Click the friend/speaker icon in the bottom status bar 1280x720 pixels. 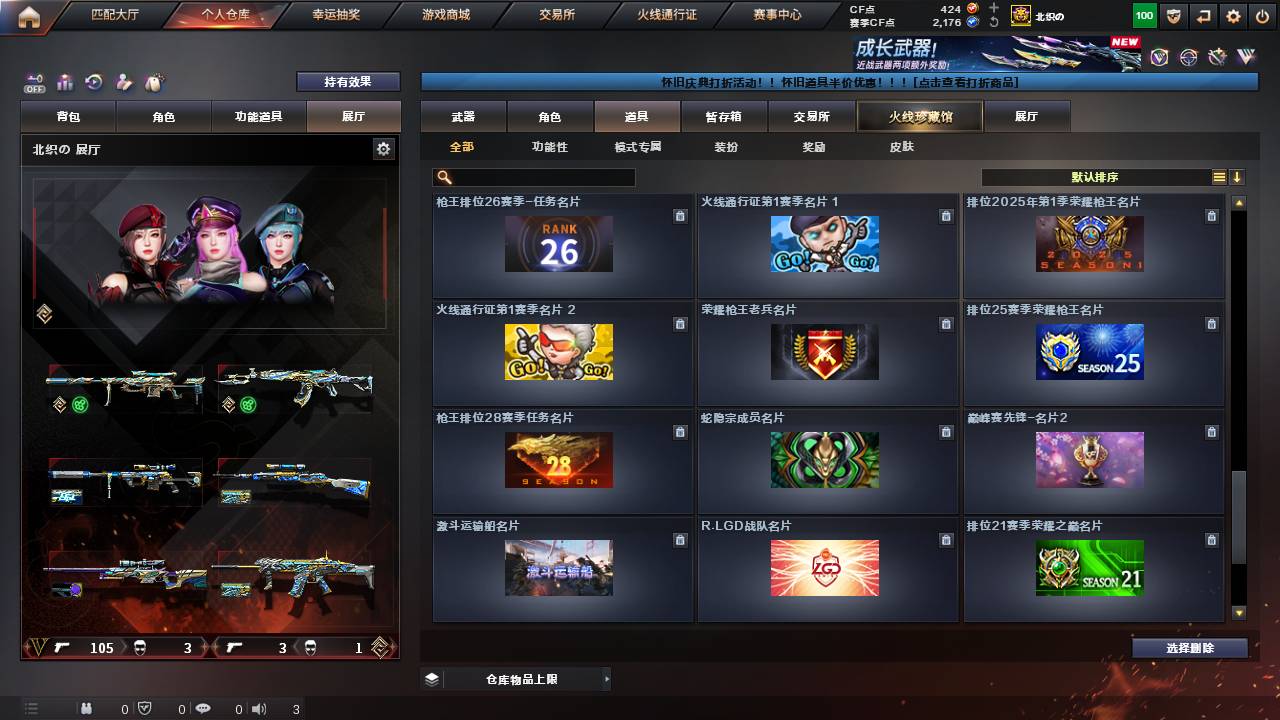259,709
